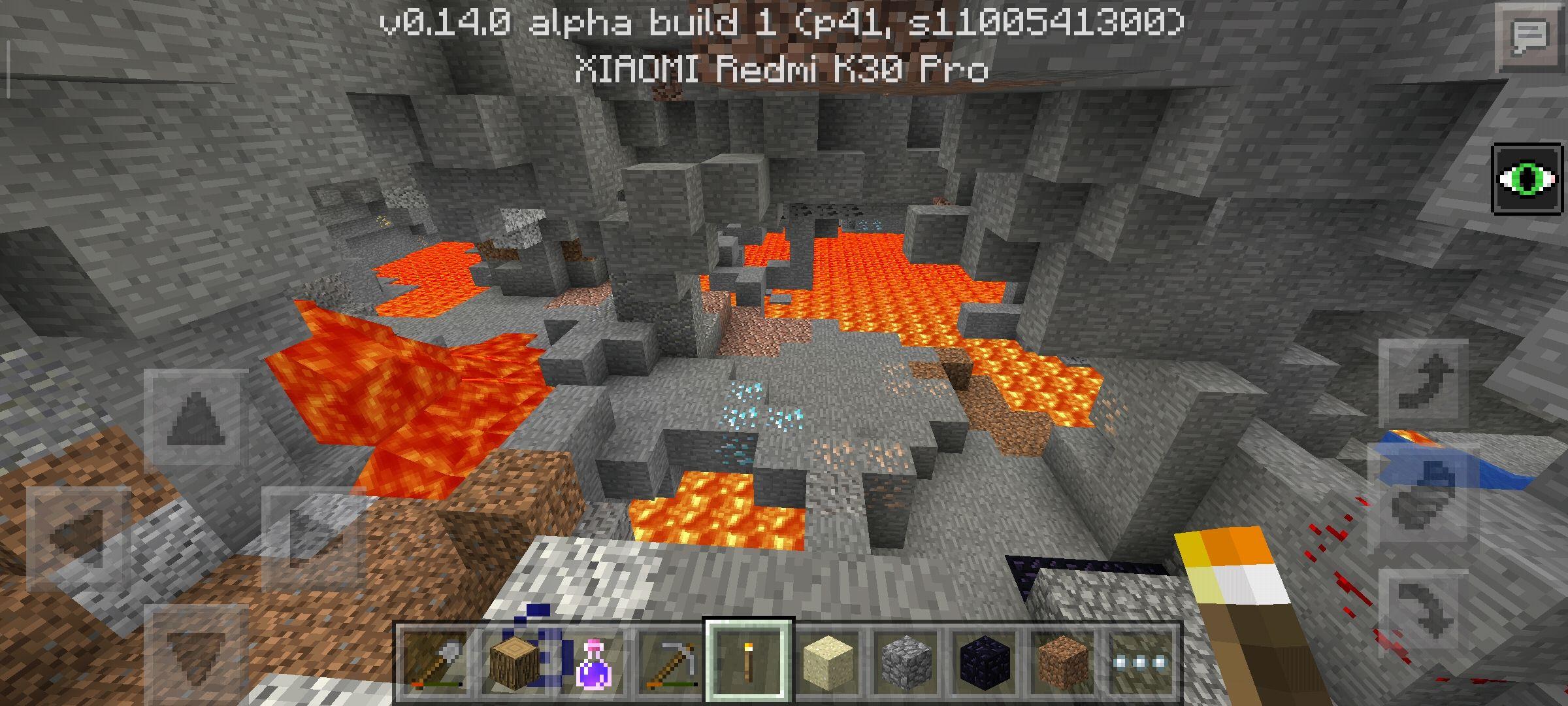Choose the purple potion in the hotbar
The width and height of the screenshot is (1568, 706).
[593, 662]
